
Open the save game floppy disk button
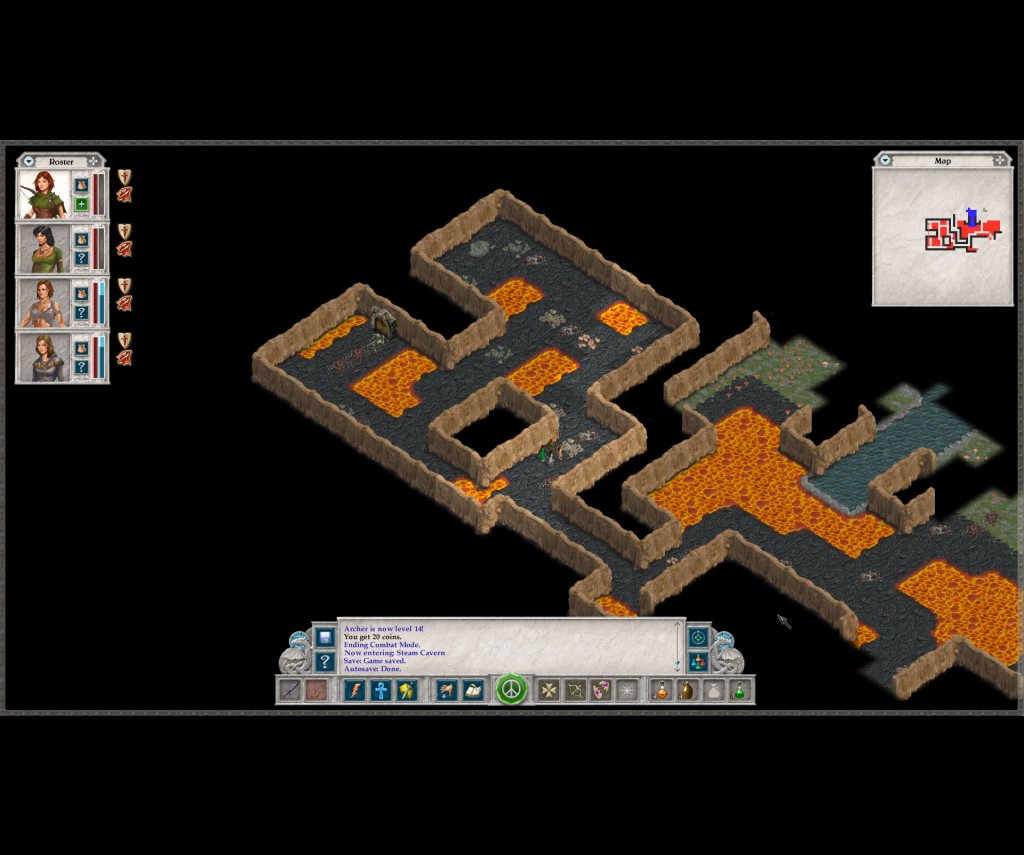324,637
